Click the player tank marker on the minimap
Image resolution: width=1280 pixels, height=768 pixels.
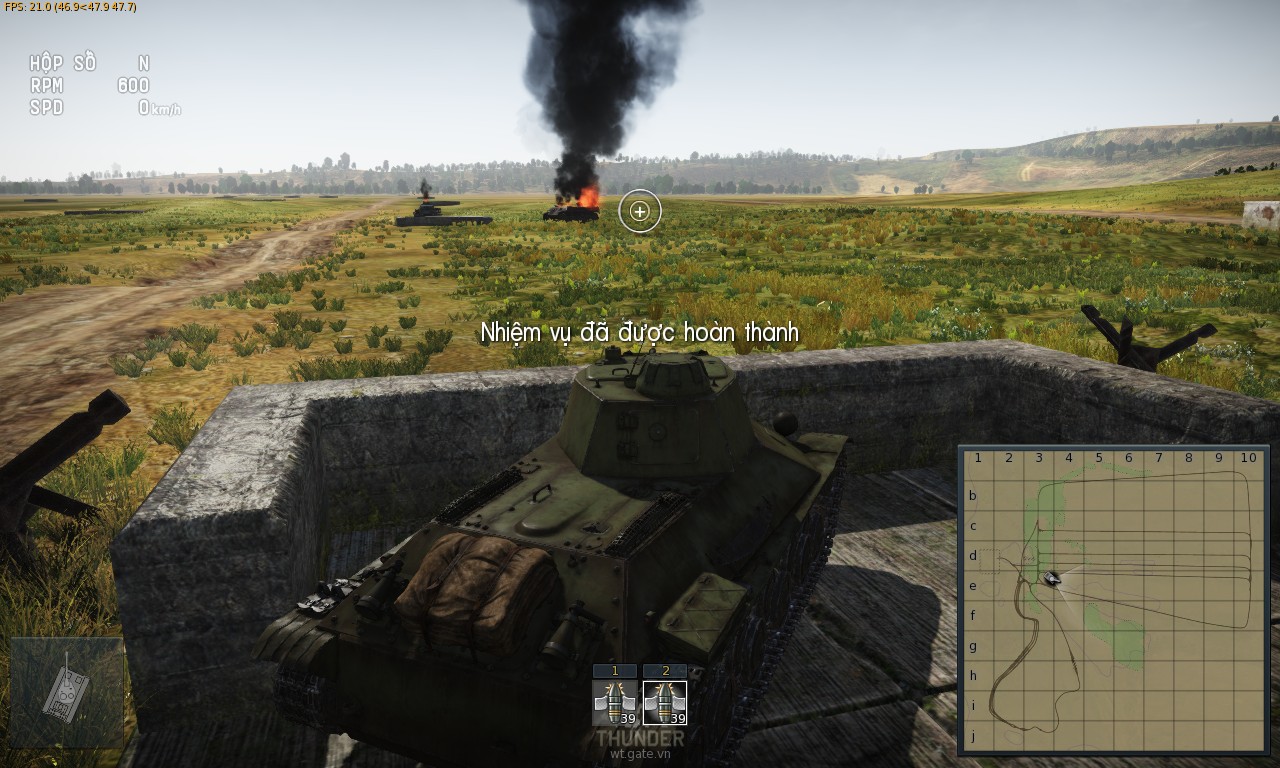click(x=1050, y=578)
